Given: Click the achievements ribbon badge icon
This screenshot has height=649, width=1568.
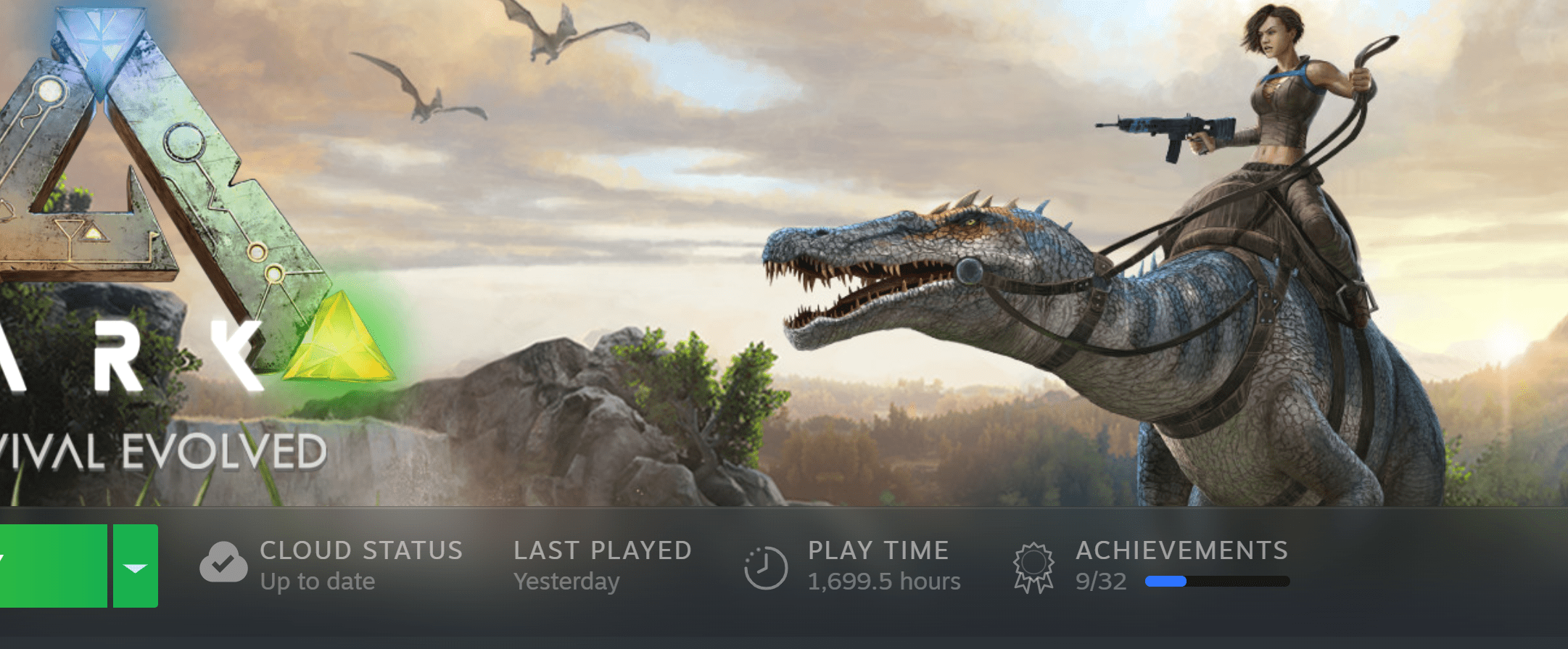Looking at the screenshot, I should (1033, 565).
